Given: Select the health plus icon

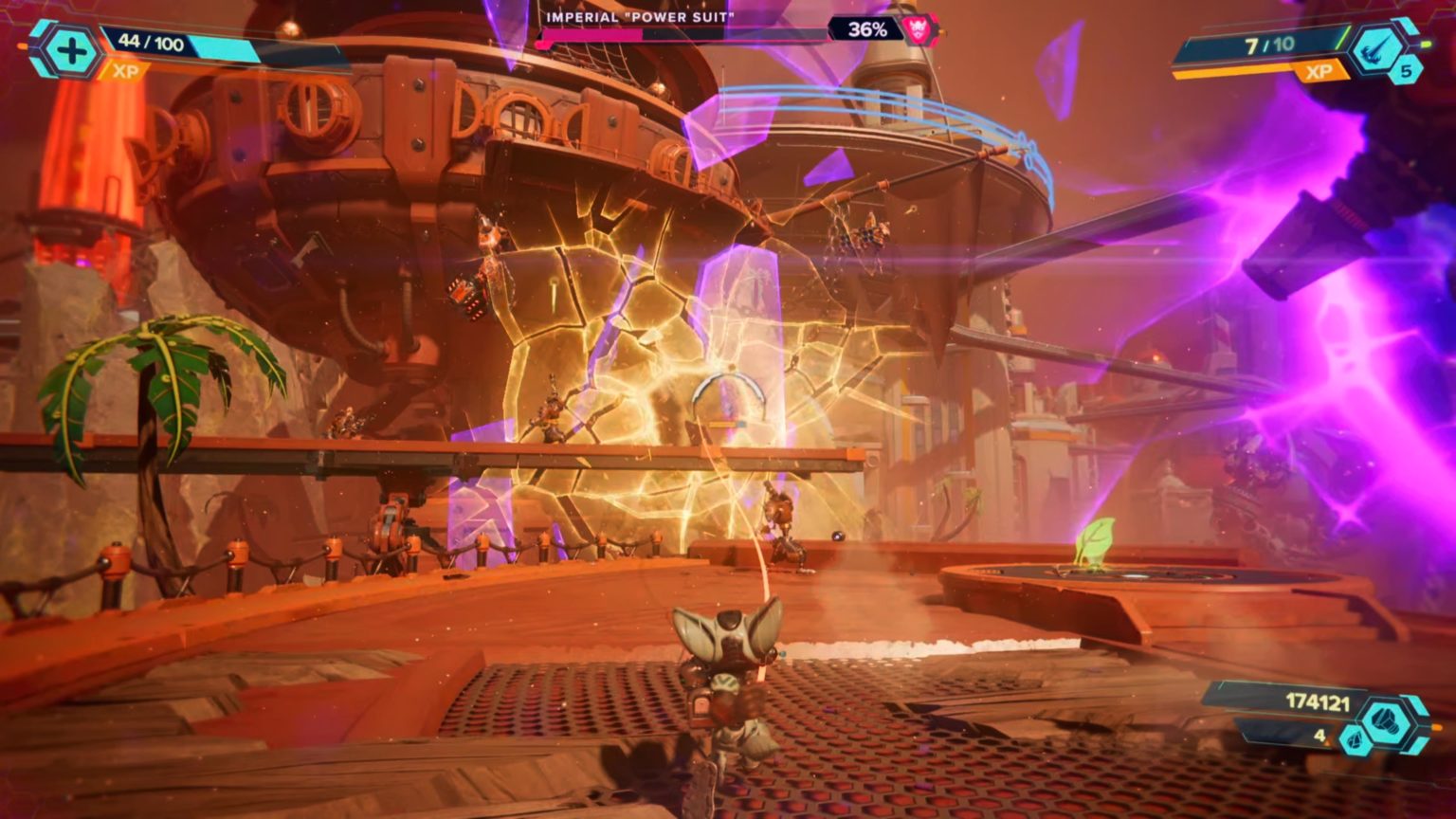Looking at the screenshot, I should click(x=70, y=50).
